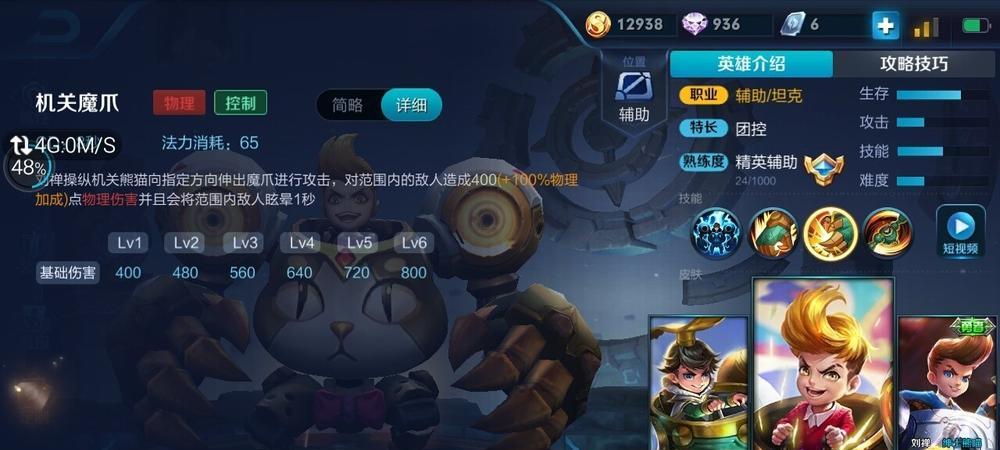This screenshot has width=1000, height=450.
Task: Select the 简略 brief description option
Action: pyautogui.click(x=348, y=105)
